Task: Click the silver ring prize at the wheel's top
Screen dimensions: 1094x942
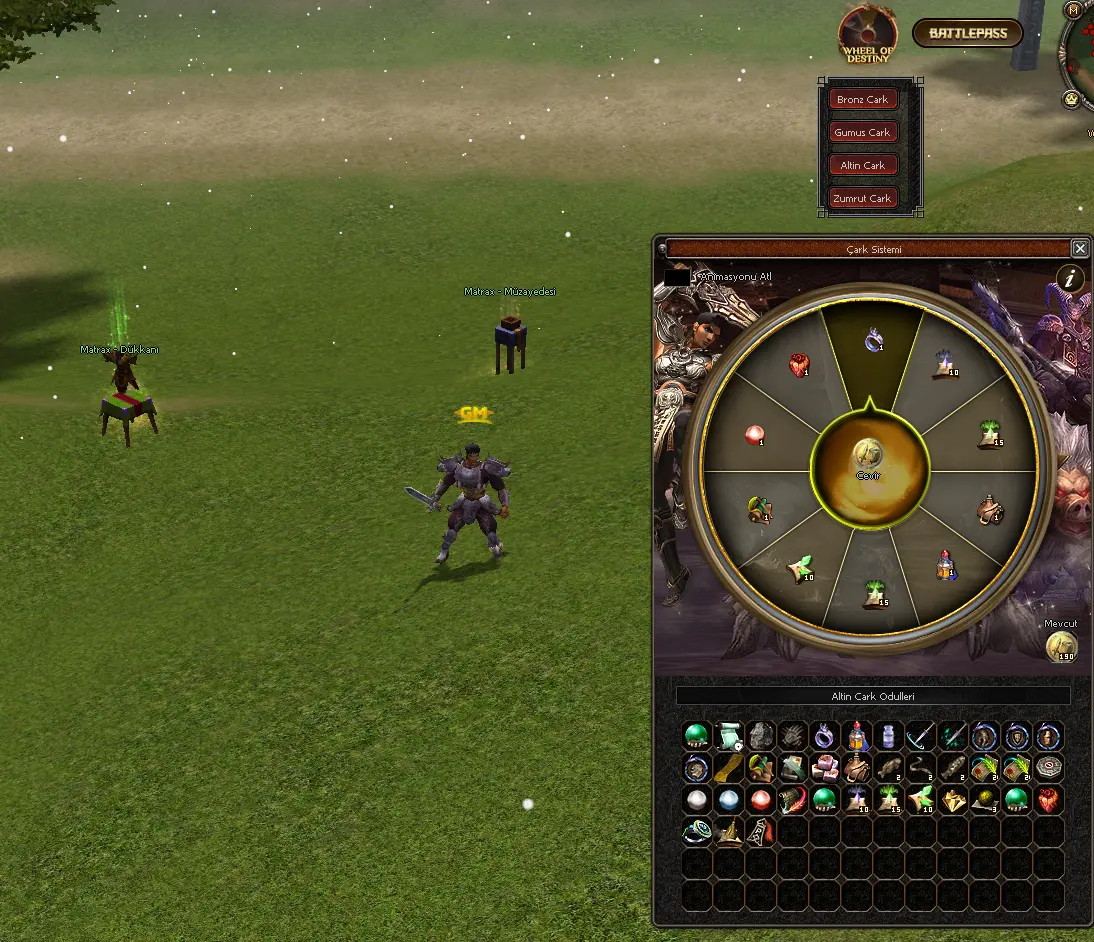Action: pos(873,340)
